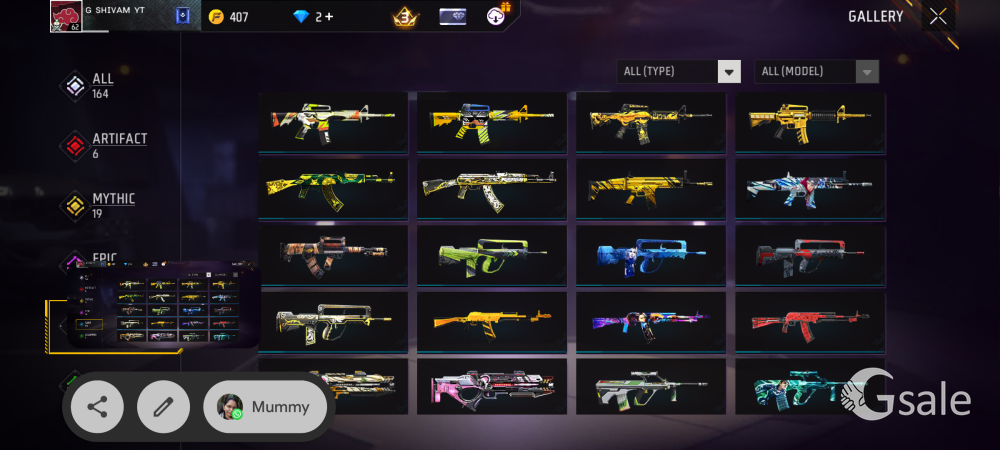1000x450 pixels.
Task: Close the Gallery screen
Action: tap(937, 16)
